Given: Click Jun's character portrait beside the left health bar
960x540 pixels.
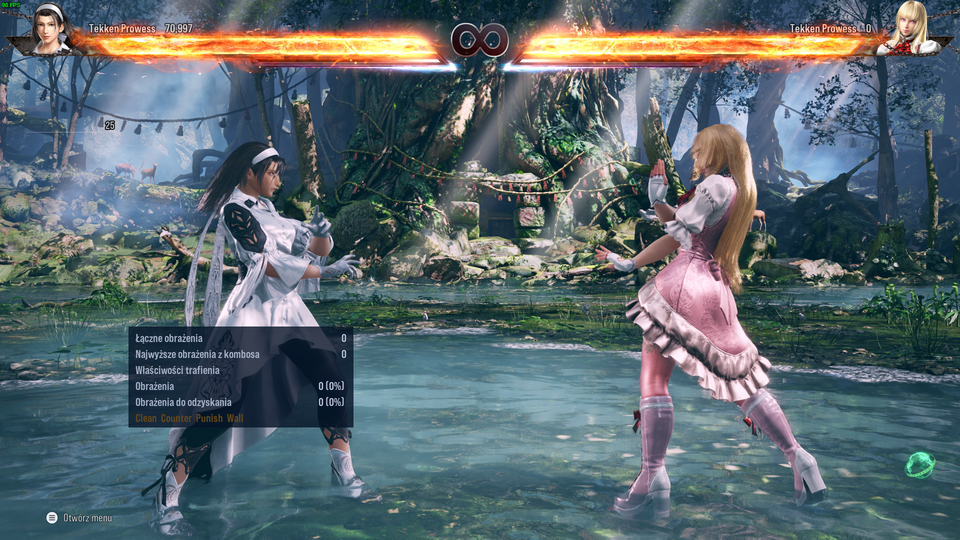Looking at the screenshot, I should (49, 28).
